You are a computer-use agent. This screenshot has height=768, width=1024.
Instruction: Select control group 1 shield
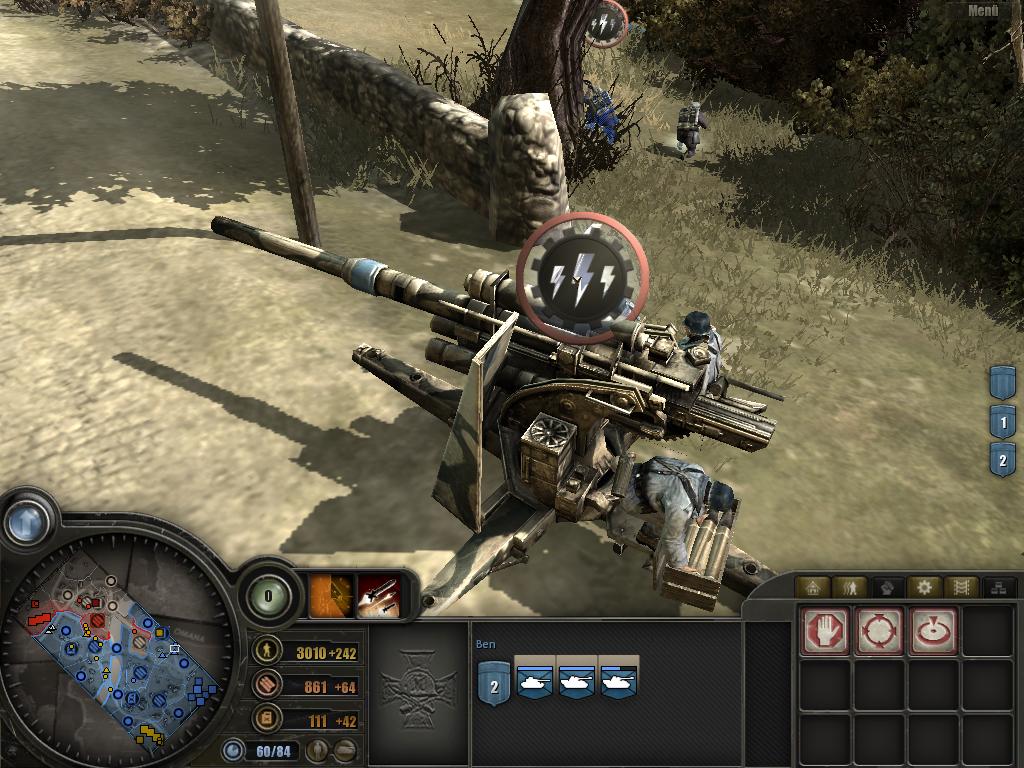(1002, 421)
